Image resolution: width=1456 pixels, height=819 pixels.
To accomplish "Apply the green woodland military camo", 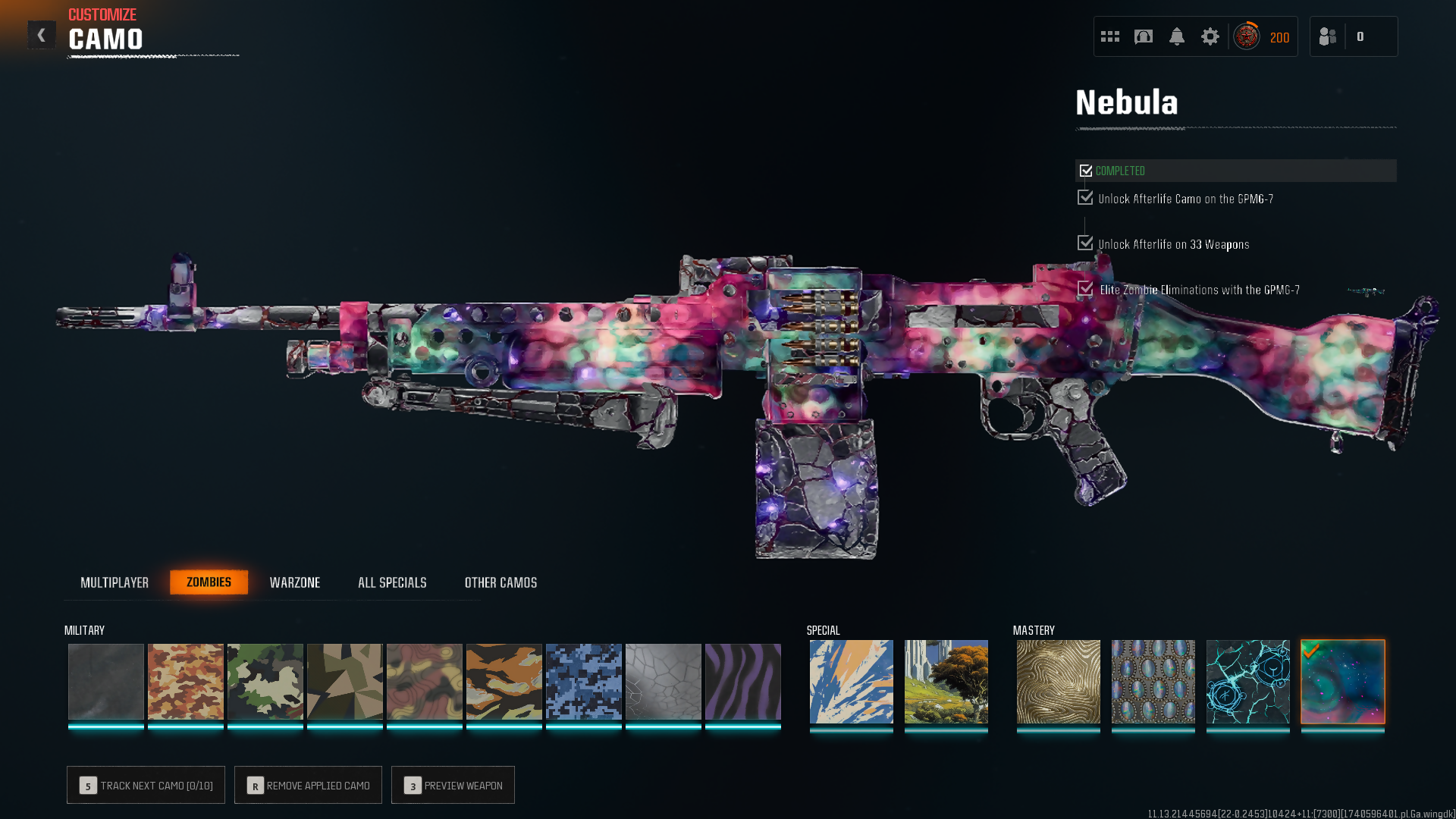I will [265, 681].
